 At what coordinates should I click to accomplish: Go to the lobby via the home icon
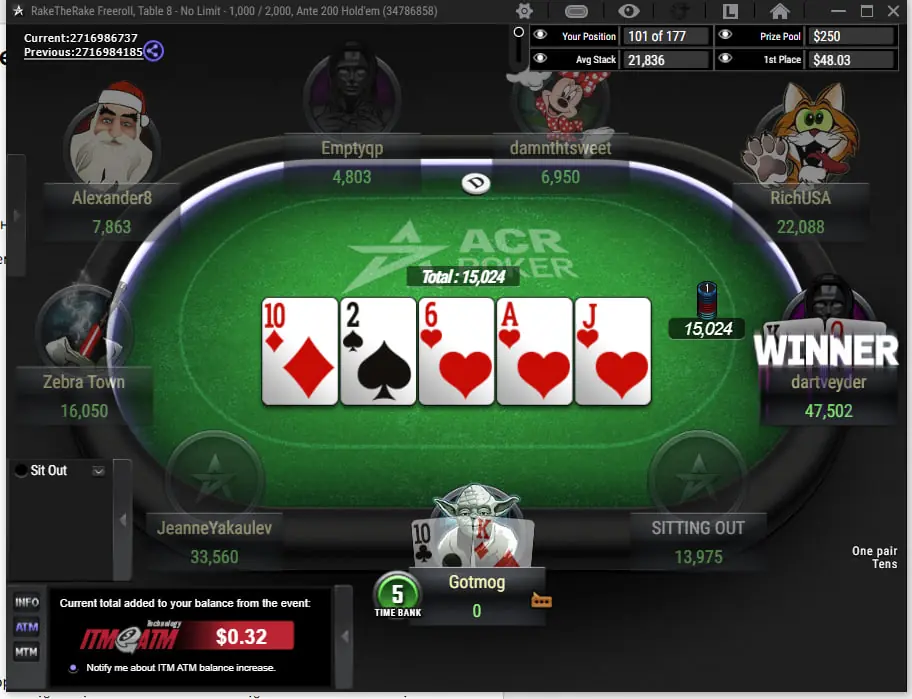(x=780, y=11)
